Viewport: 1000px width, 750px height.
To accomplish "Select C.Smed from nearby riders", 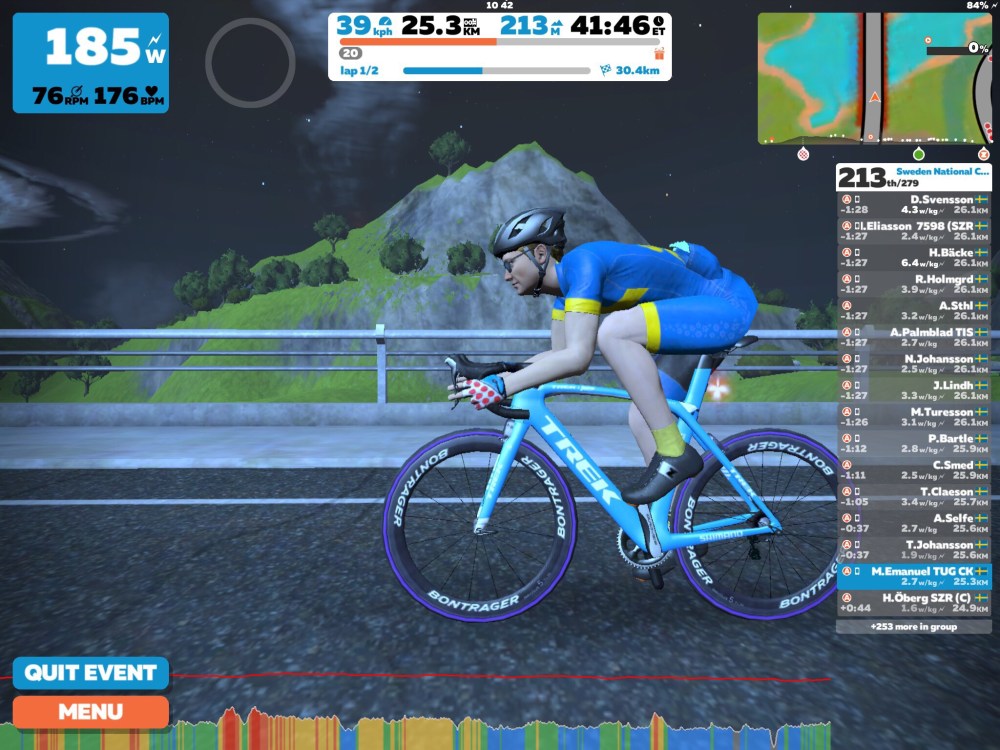I will pyautogui.click(x=913, y=470).
